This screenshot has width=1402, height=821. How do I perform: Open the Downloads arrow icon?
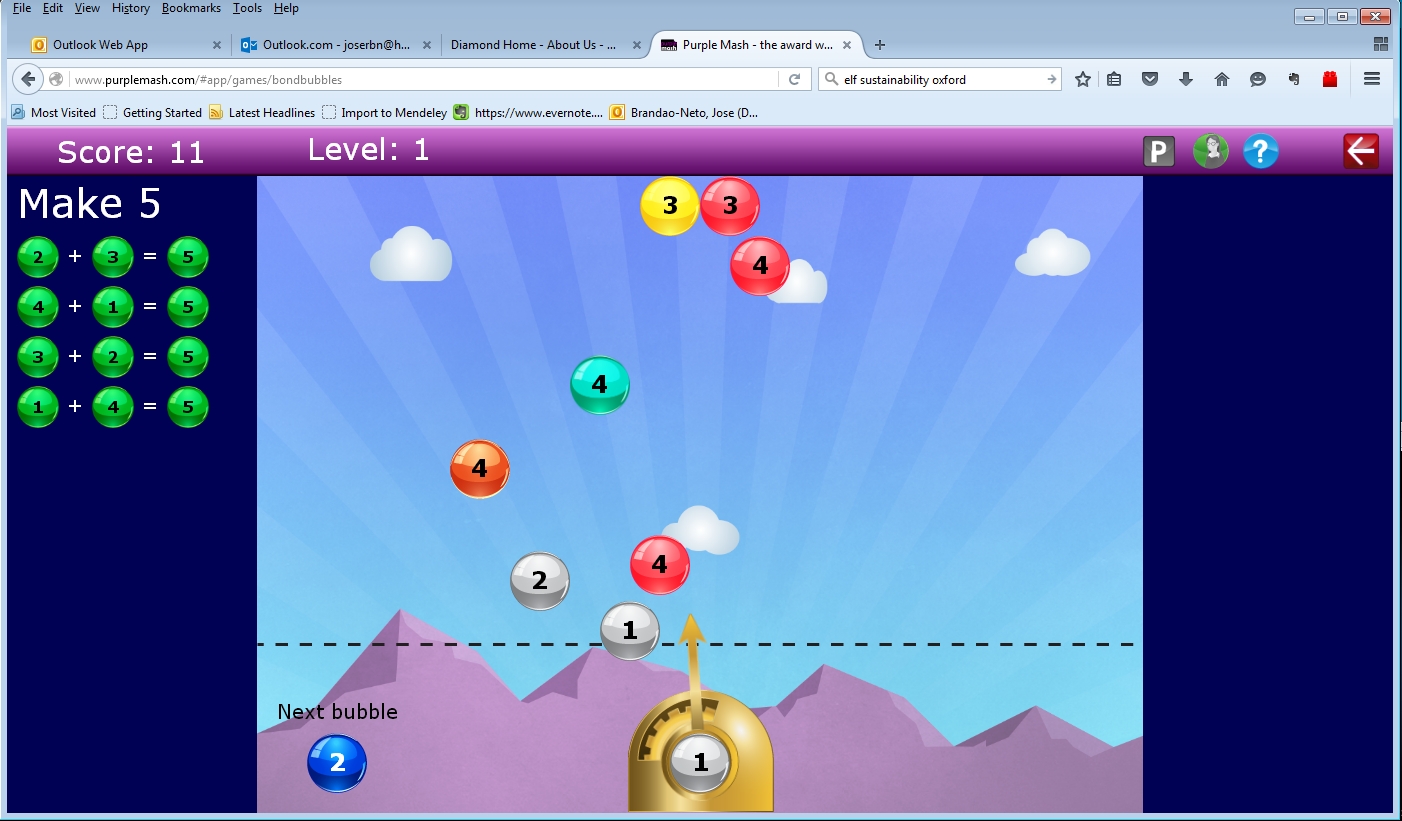click(1186, 79)
